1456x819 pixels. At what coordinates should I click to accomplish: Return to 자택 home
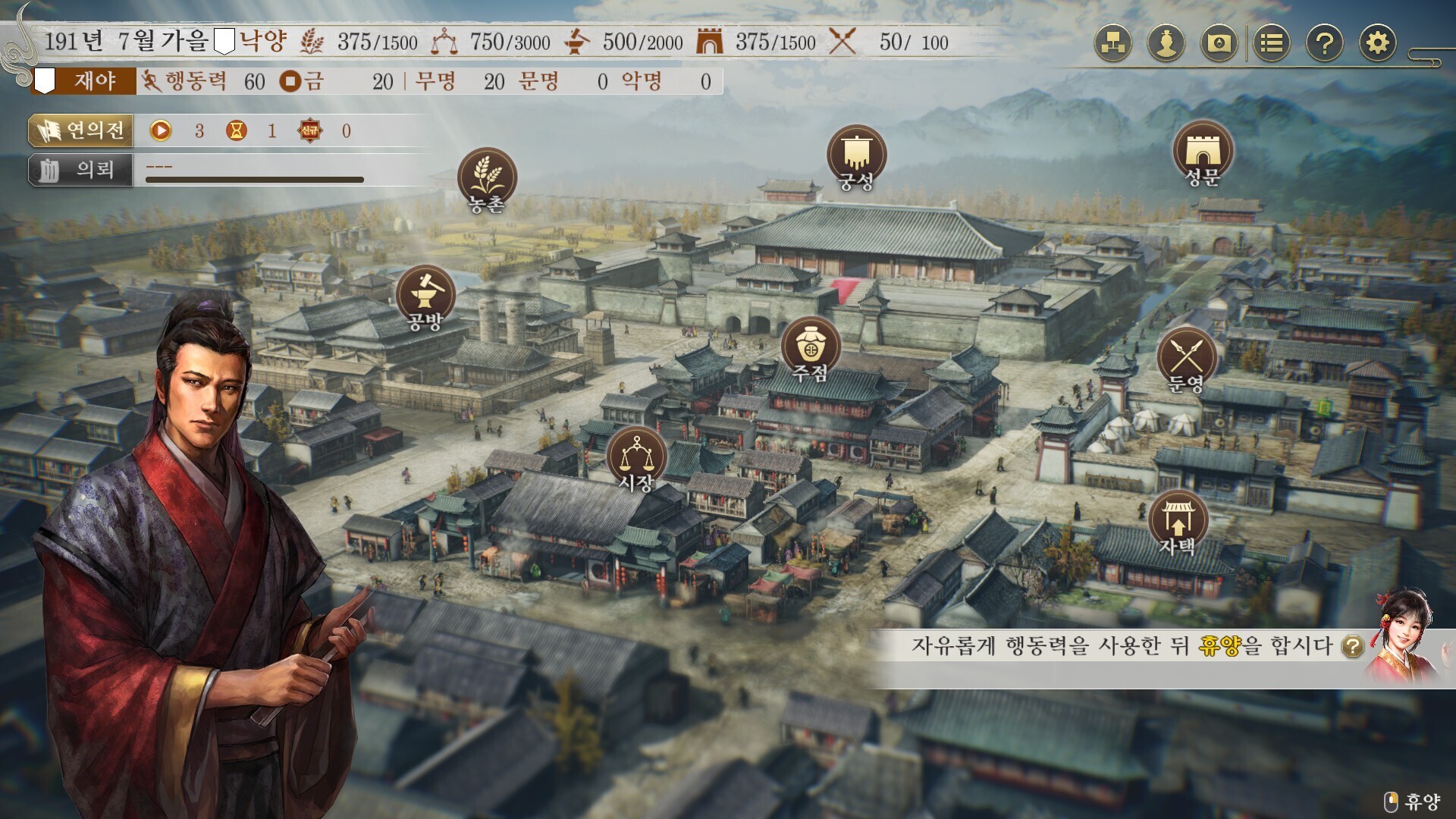(1177, 522)
